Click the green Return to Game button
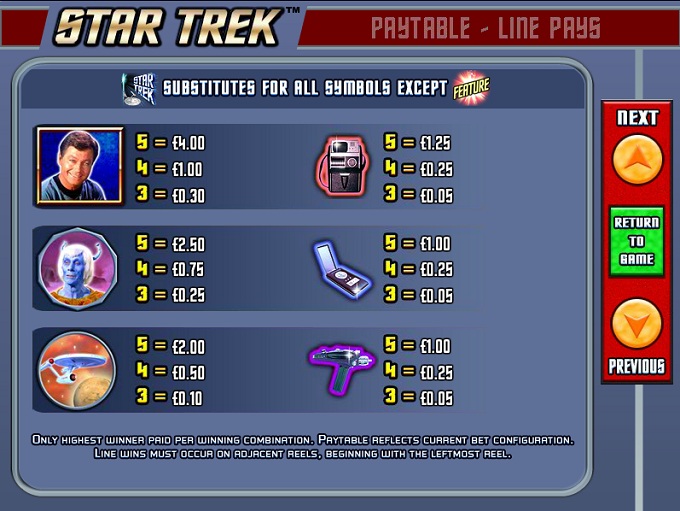Screen dimensions: 680x511 pos(637,241)
